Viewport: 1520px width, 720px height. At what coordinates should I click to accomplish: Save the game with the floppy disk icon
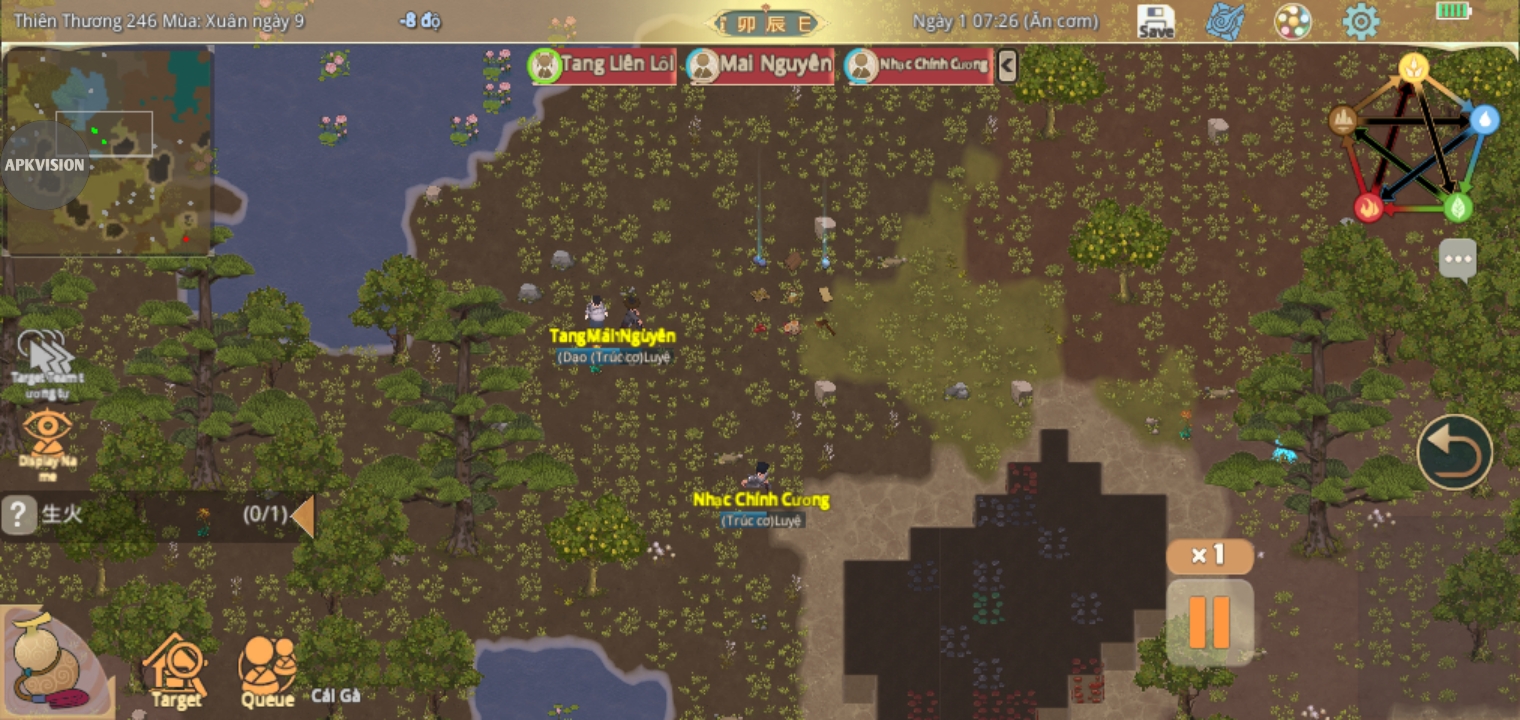coord(1156,21)
